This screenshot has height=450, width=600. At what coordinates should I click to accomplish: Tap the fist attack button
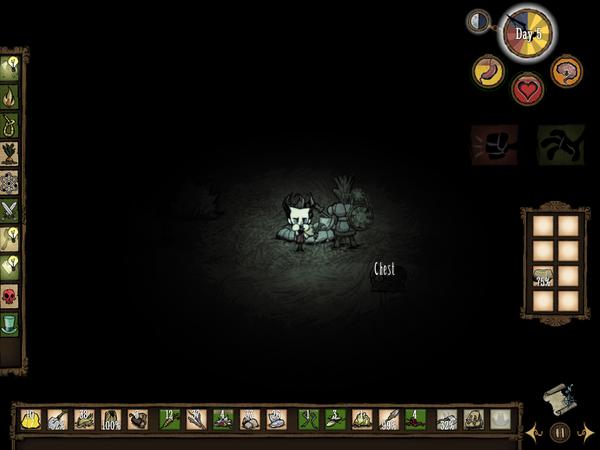coord(494,144)
